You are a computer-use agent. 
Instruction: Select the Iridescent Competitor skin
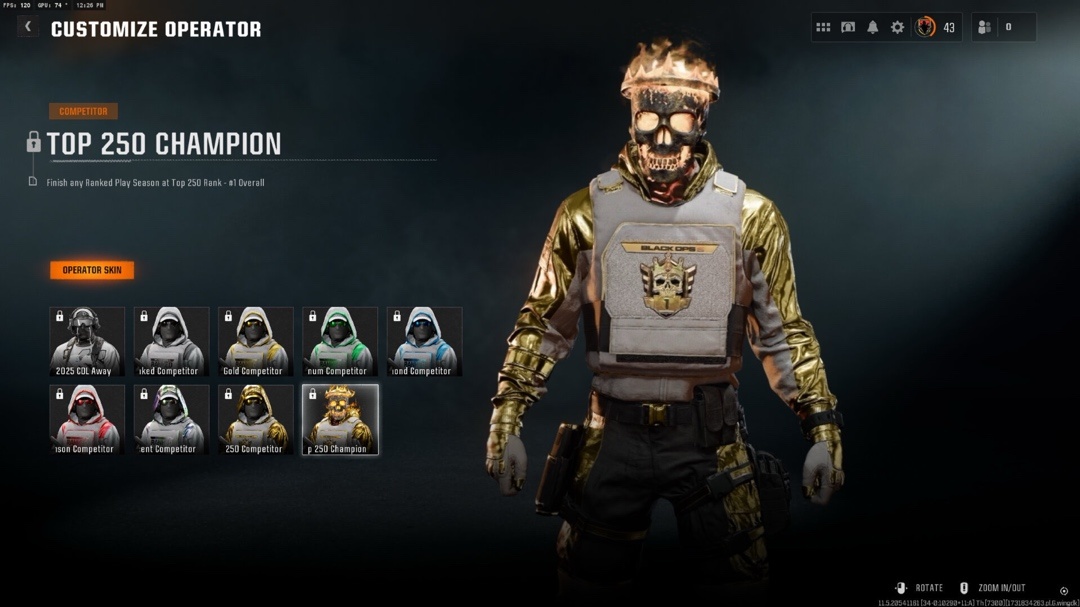(x=171, y=420)
